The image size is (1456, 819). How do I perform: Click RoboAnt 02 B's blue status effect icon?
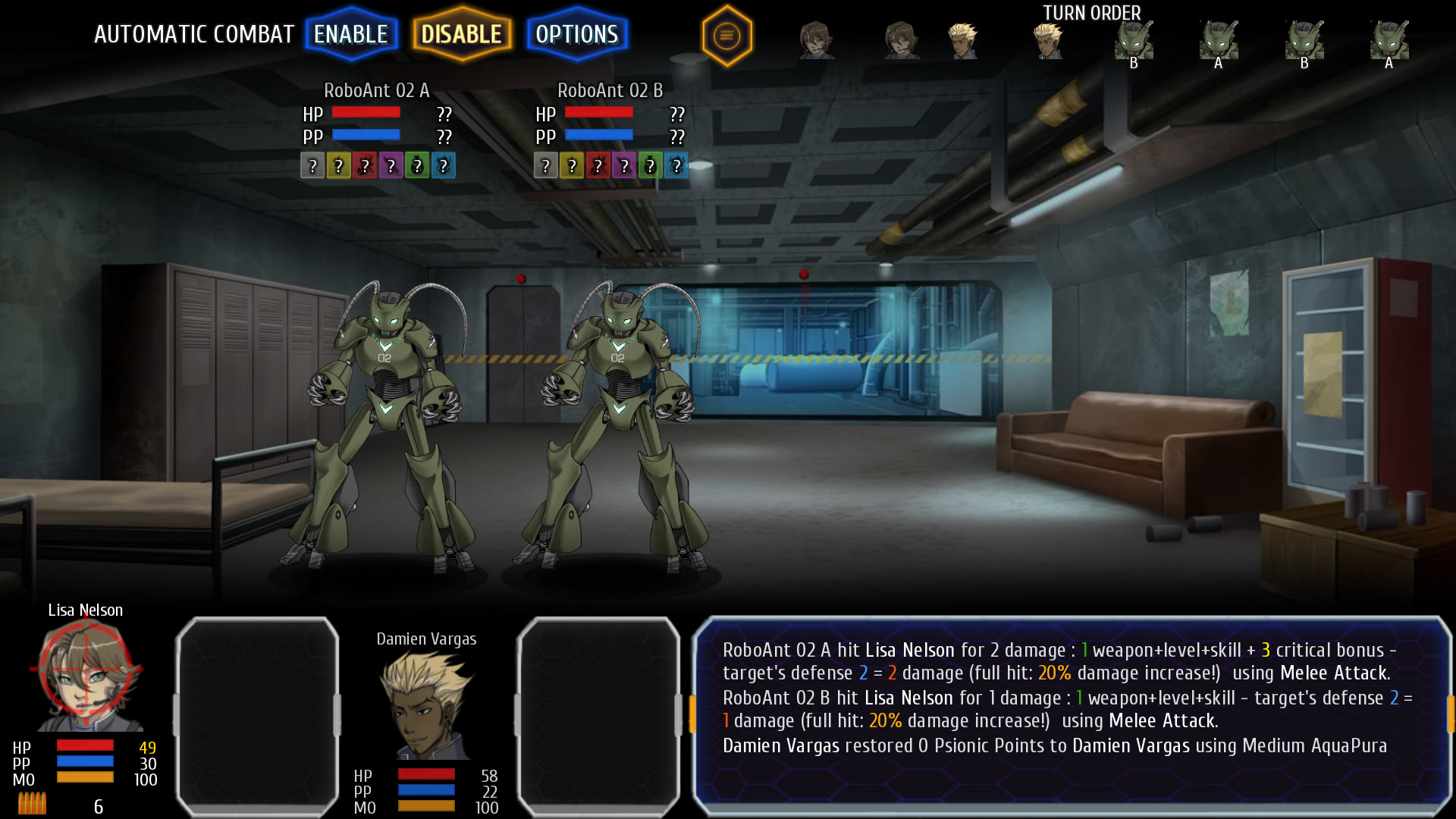(676, 165)
